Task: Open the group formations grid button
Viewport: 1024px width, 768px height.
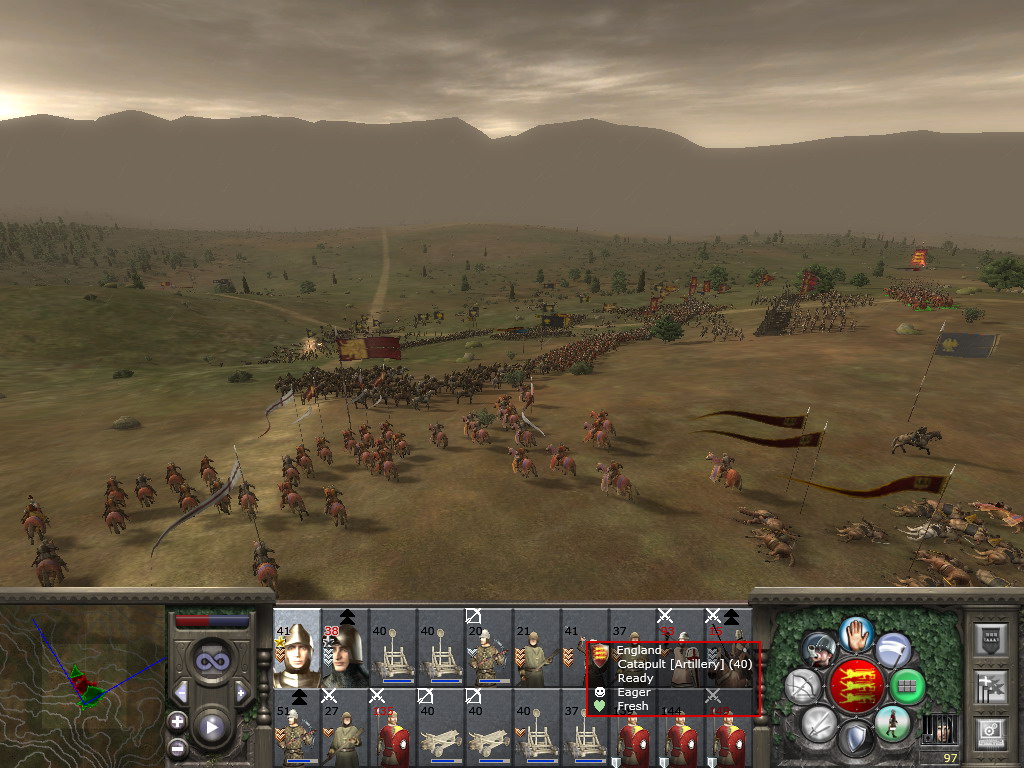Action: (x=908, y=686)
